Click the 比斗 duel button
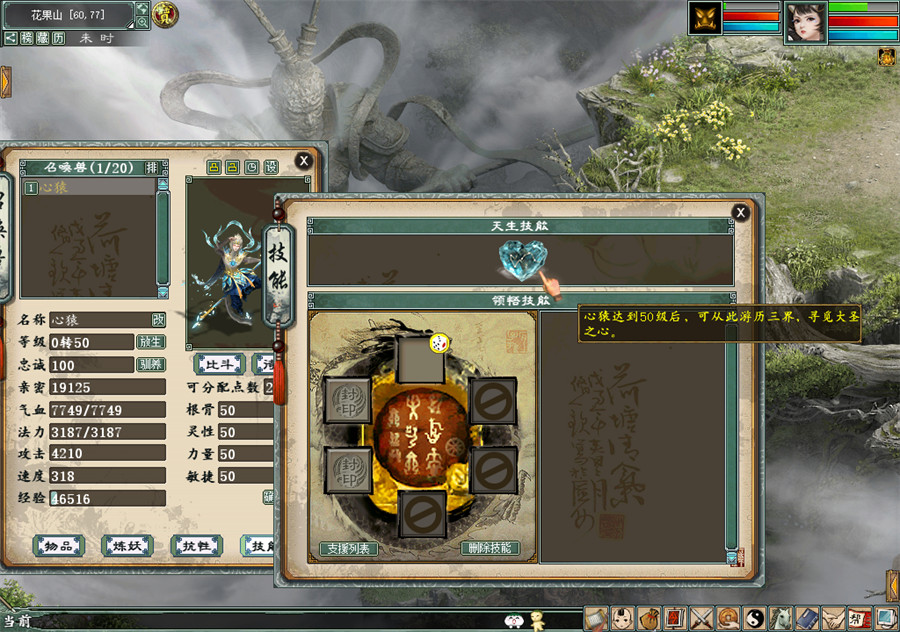The height and width of the screenshot is (632, 900). 218,364
